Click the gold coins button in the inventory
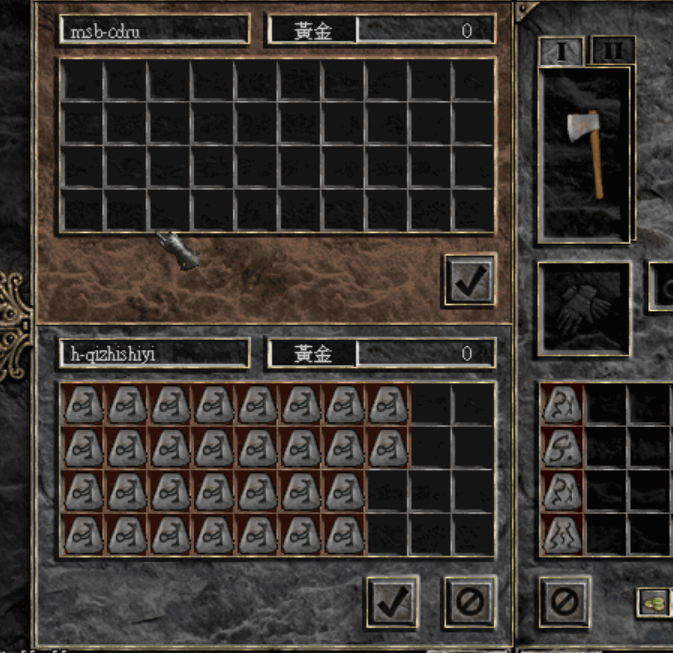 click(x=654, y=602)
